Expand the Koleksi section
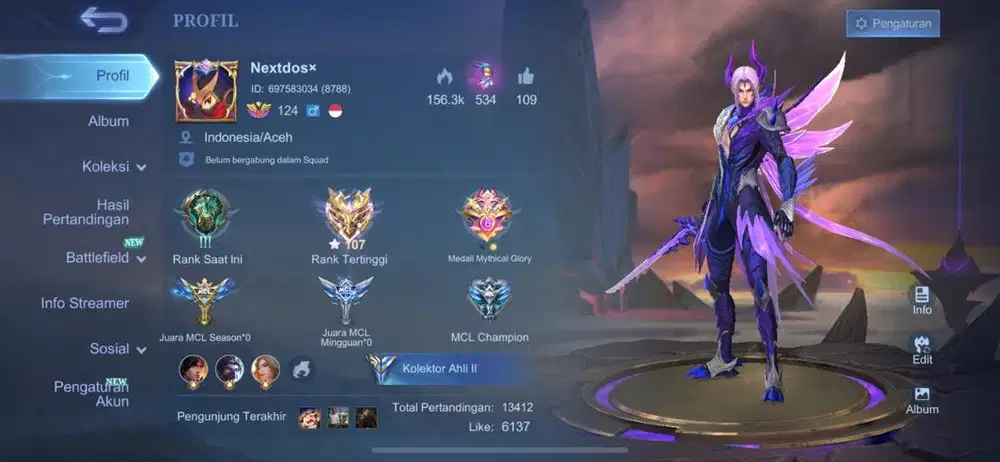 point(113,167)
